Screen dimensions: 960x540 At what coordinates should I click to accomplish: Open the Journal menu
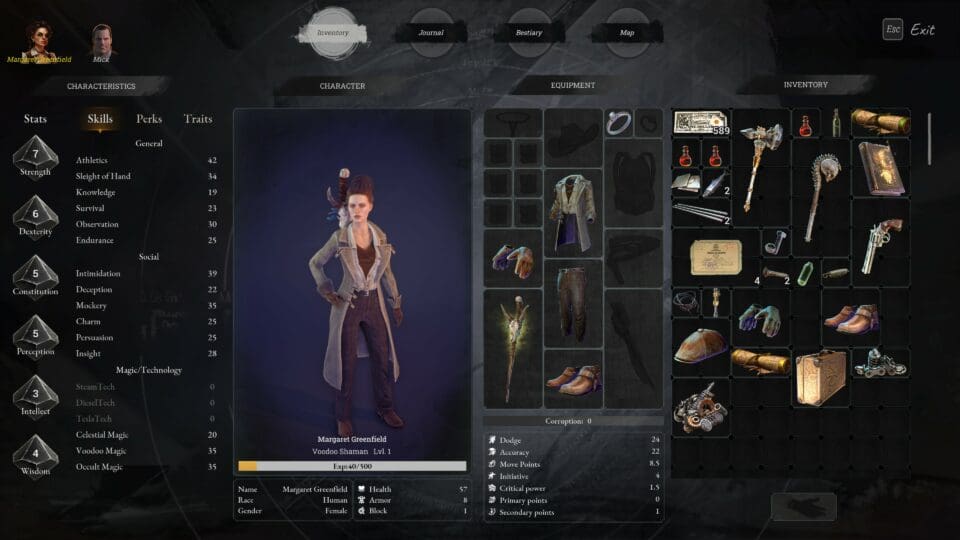pyautogui.click(x=431, y=32)
